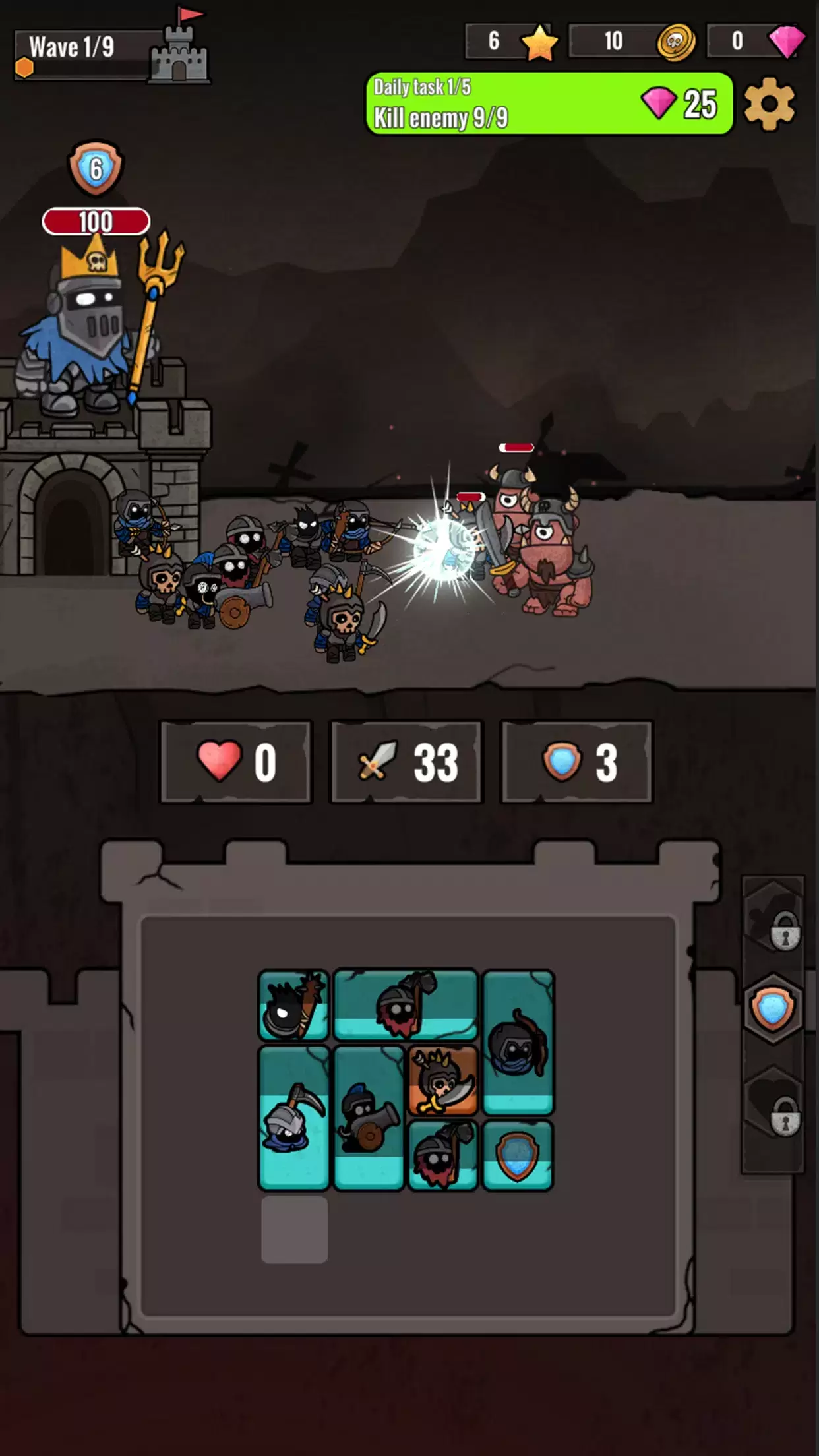Claim the Daily task Kill enemy reward
Viewport: 819px width, 1456px height.
pyautogui.click(x=549, y=104)
